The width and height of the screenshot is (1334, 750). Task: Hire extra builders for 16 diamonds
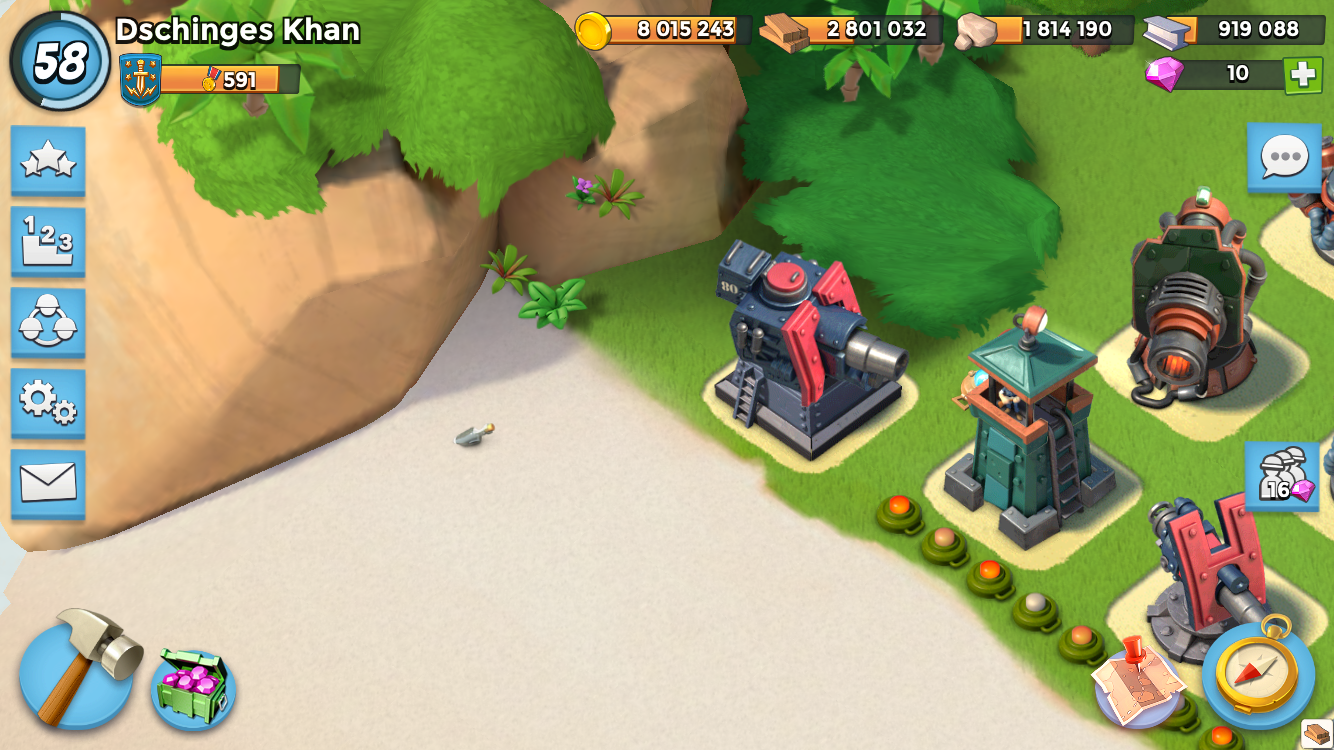[1283, 477]
